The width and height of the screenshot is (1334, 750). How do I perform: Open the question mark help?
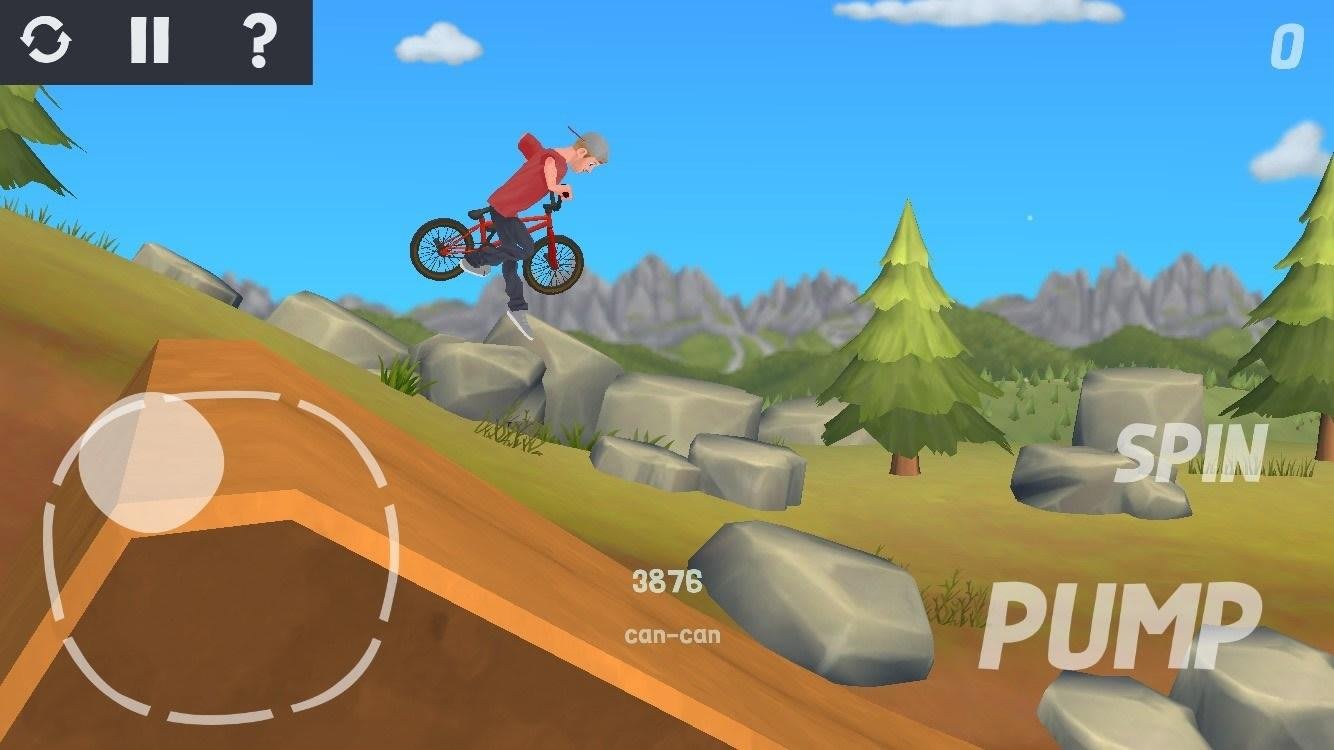pyautogui.click(x=259, y=41)
